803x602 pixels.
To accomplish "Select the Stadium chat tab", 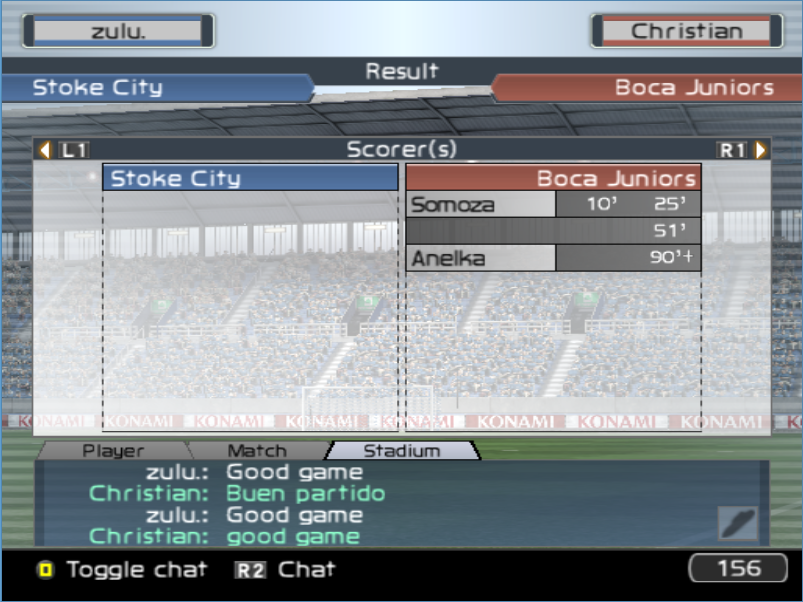I will [x=401, y=451].
